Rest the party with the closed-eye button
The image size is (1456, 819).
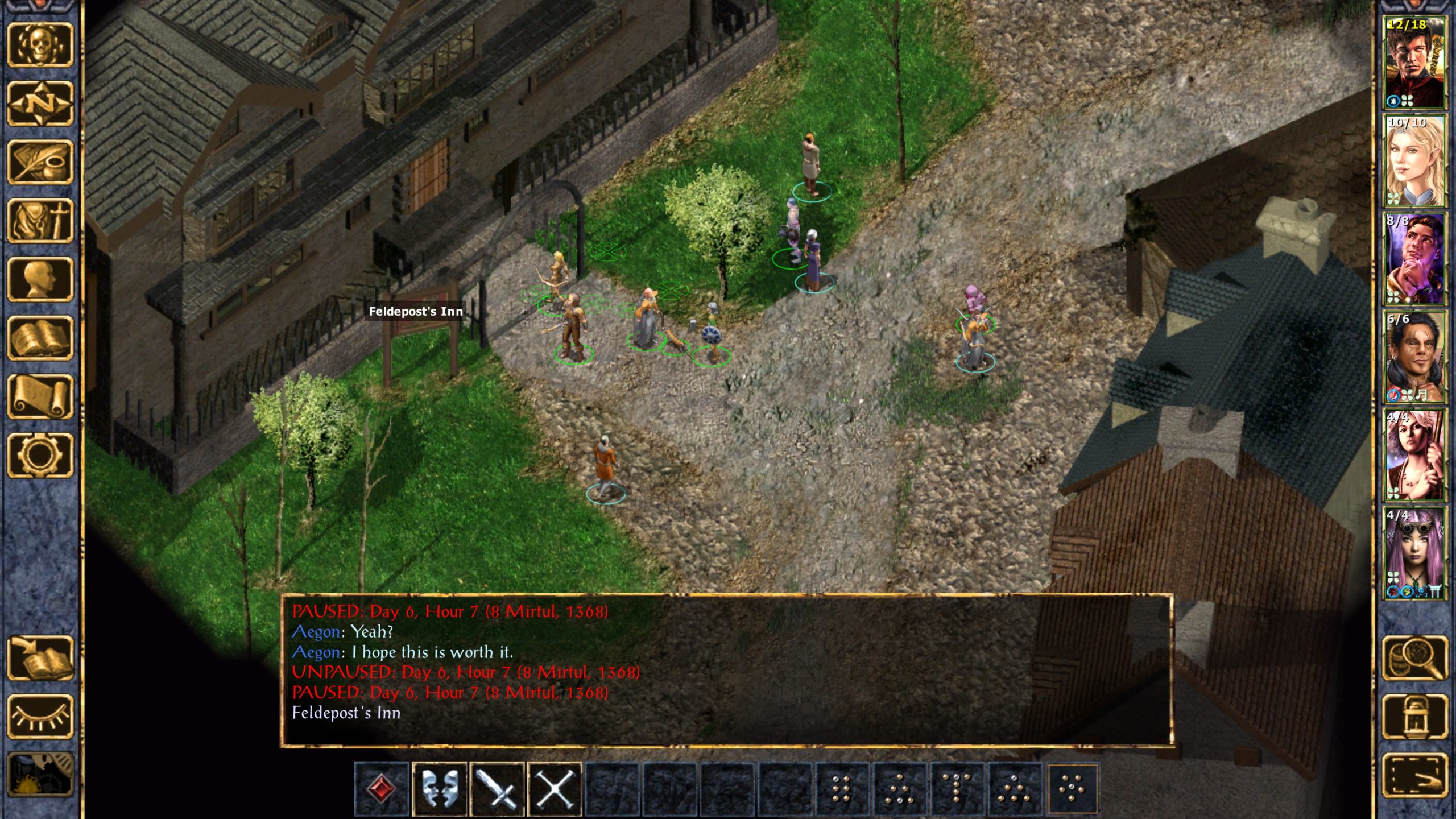(40, 717)
